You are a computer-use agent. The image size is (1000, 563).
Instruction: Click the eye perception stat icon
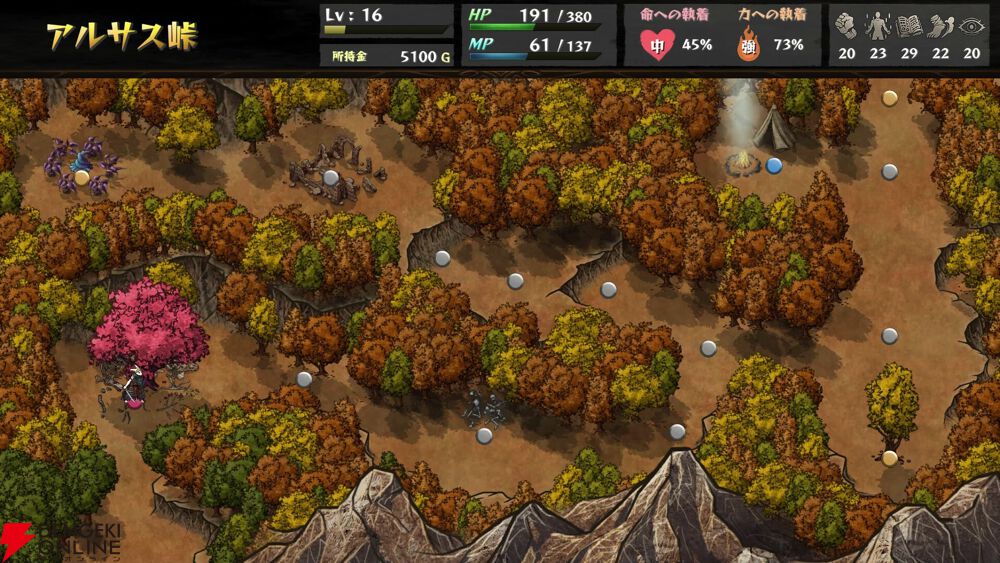[971, 26]
